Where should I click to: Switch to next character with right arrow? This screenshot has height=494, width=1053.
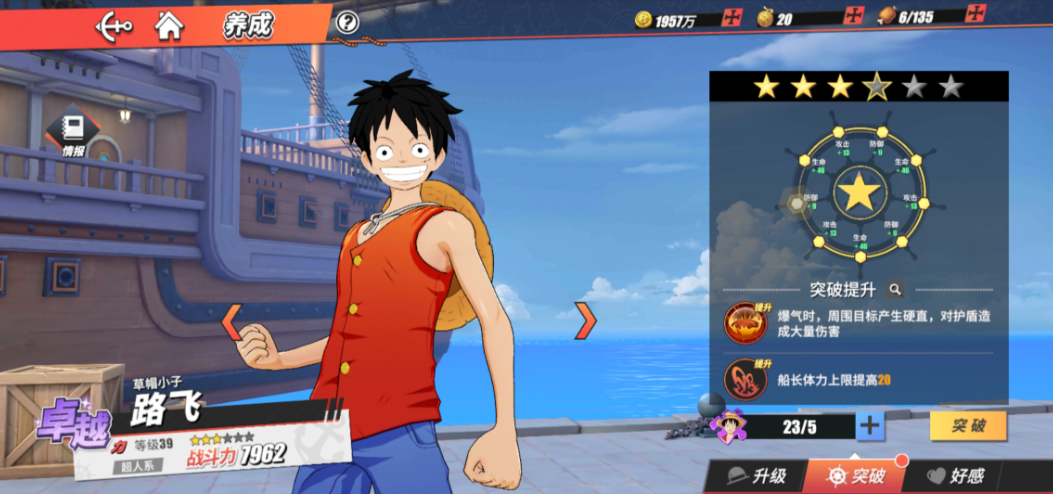pyautogui.click(x=585, y=320)
